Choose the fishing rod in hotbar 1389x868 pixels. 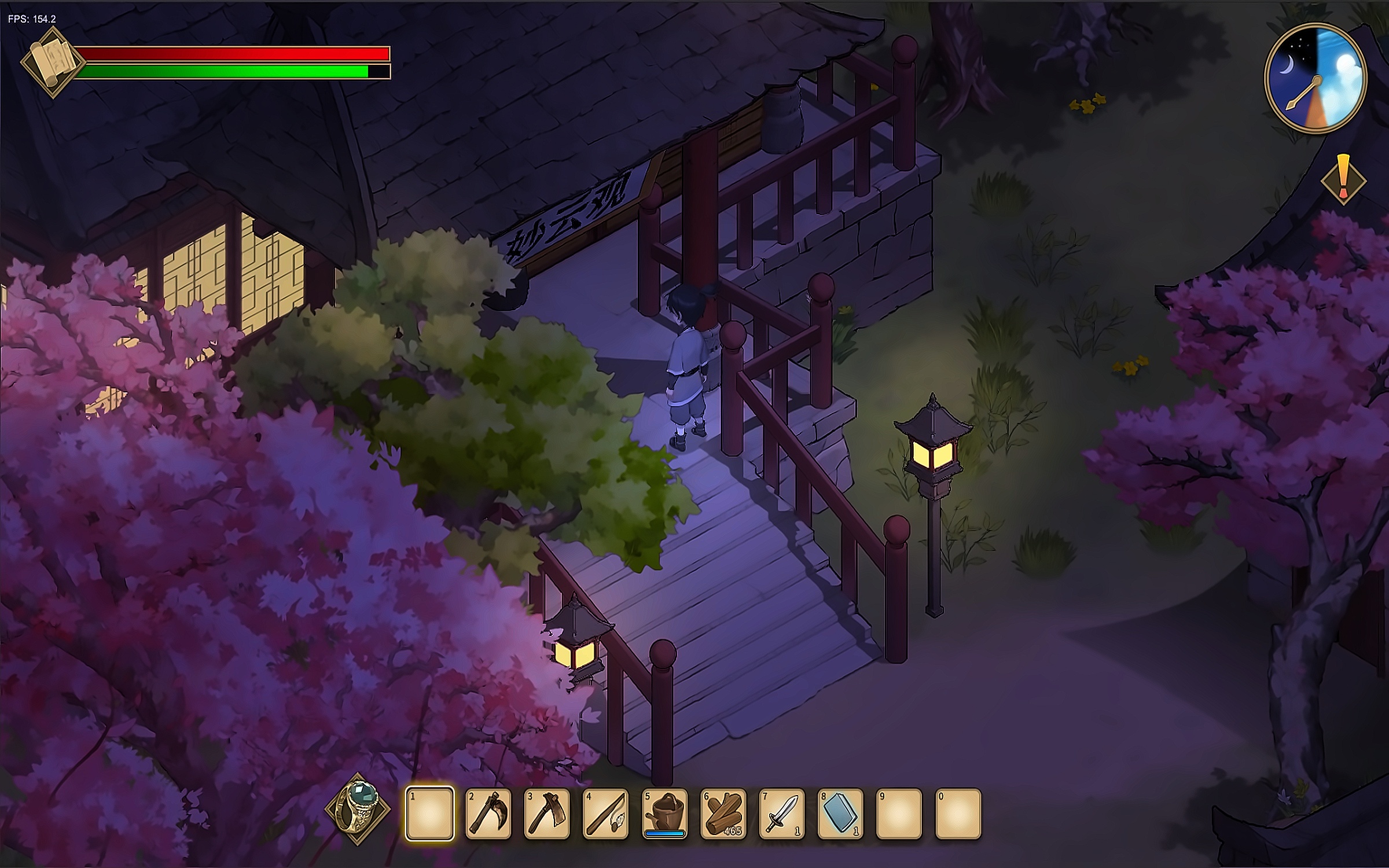(x=606, y=813)
